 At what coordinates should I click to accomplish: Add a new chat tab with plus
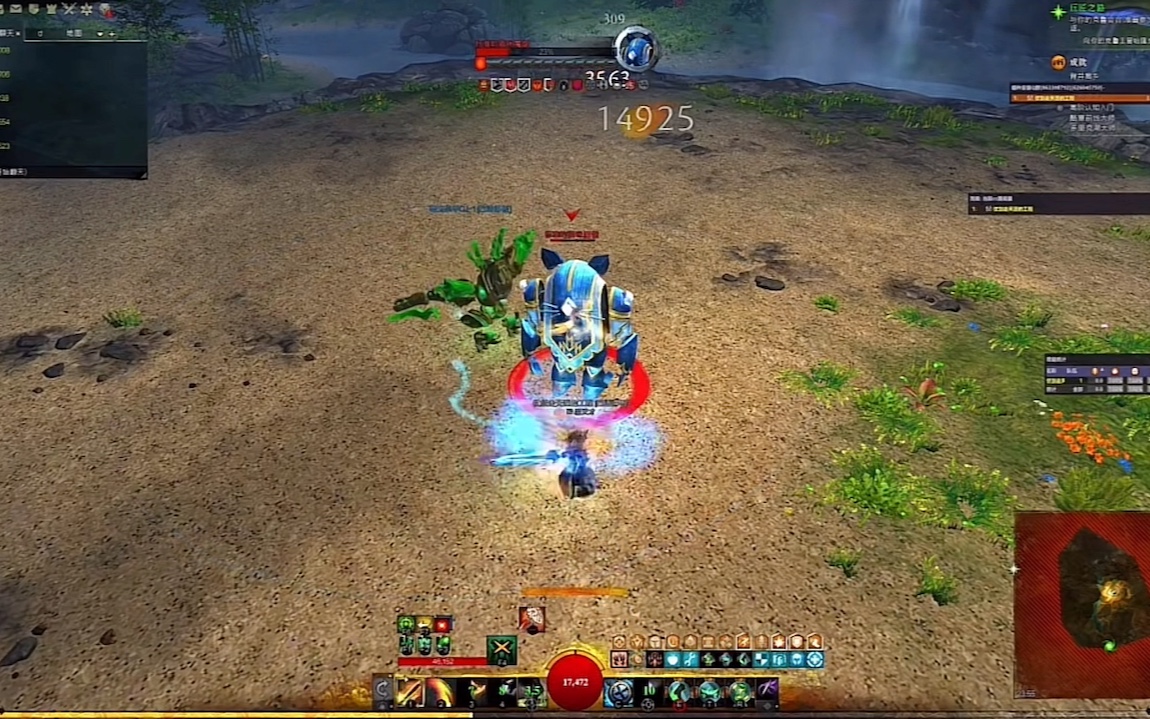point(112,33)
